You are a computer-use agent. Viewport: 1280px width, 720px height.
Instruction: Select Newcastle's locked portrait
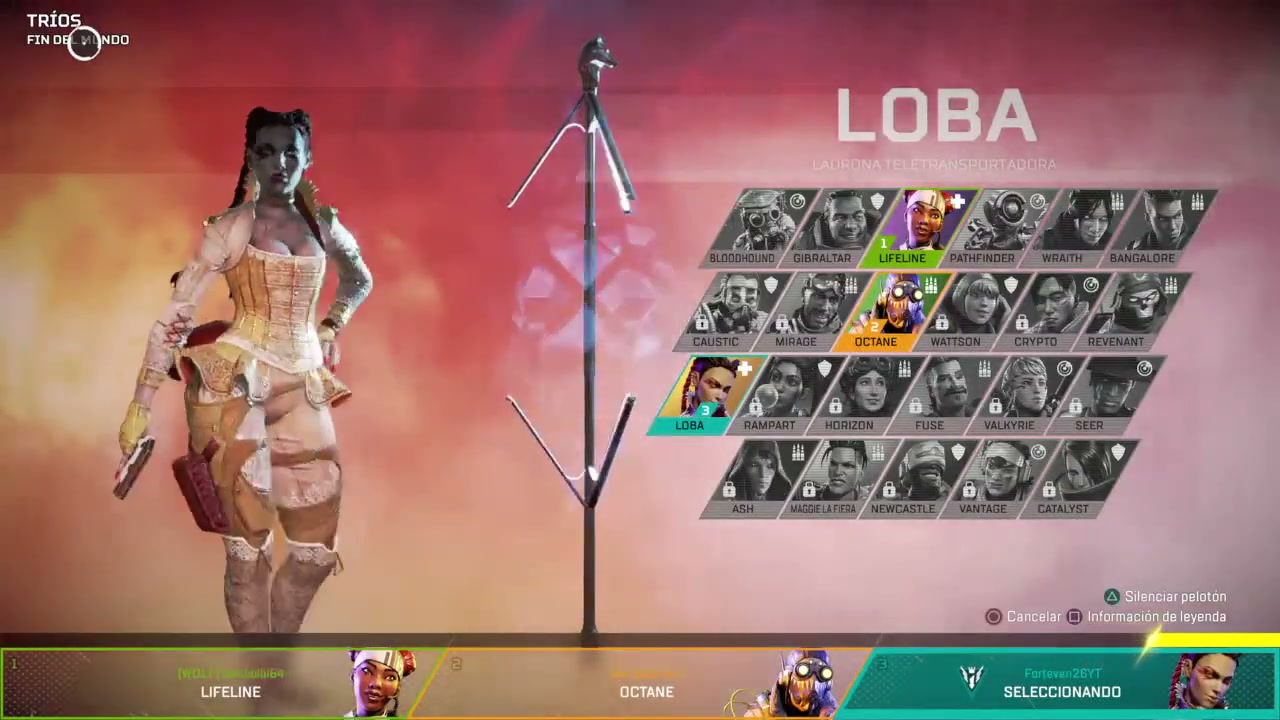(x=902, y=477)
